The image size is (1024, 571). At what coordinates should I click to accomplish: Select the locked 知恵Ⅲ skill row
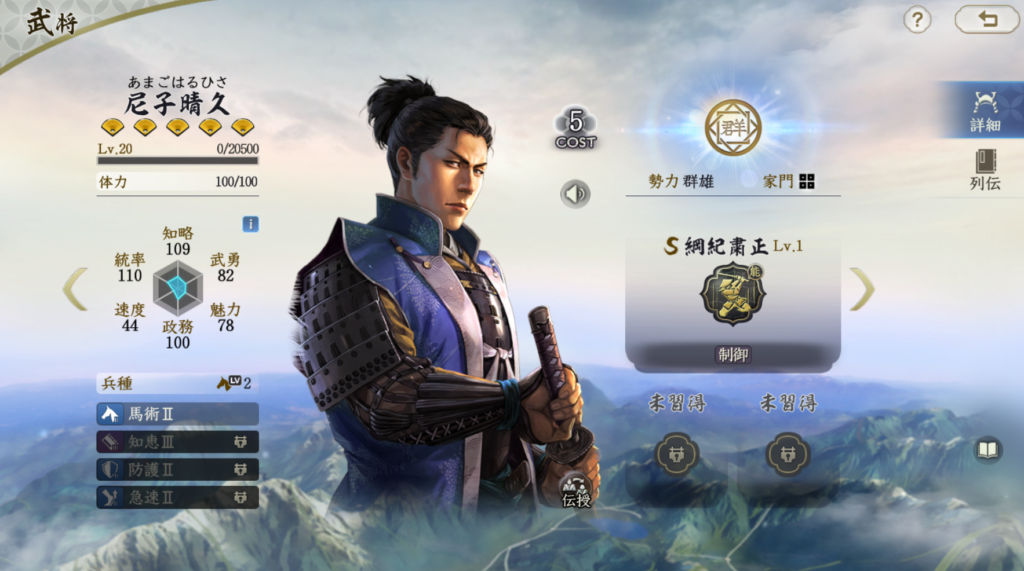[x=177, y=442]
